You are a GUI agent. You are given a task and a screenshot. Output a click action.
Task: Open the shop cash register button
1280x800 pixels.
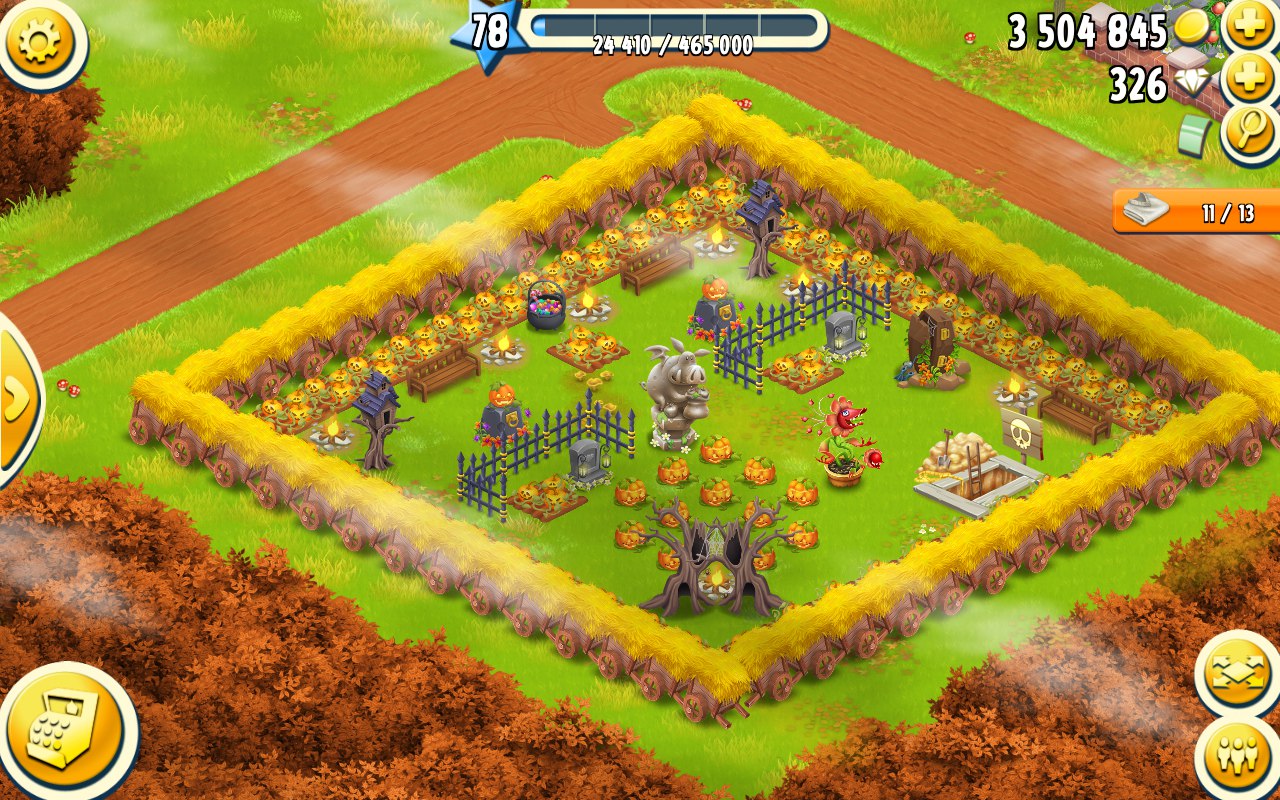click(66, 731)
